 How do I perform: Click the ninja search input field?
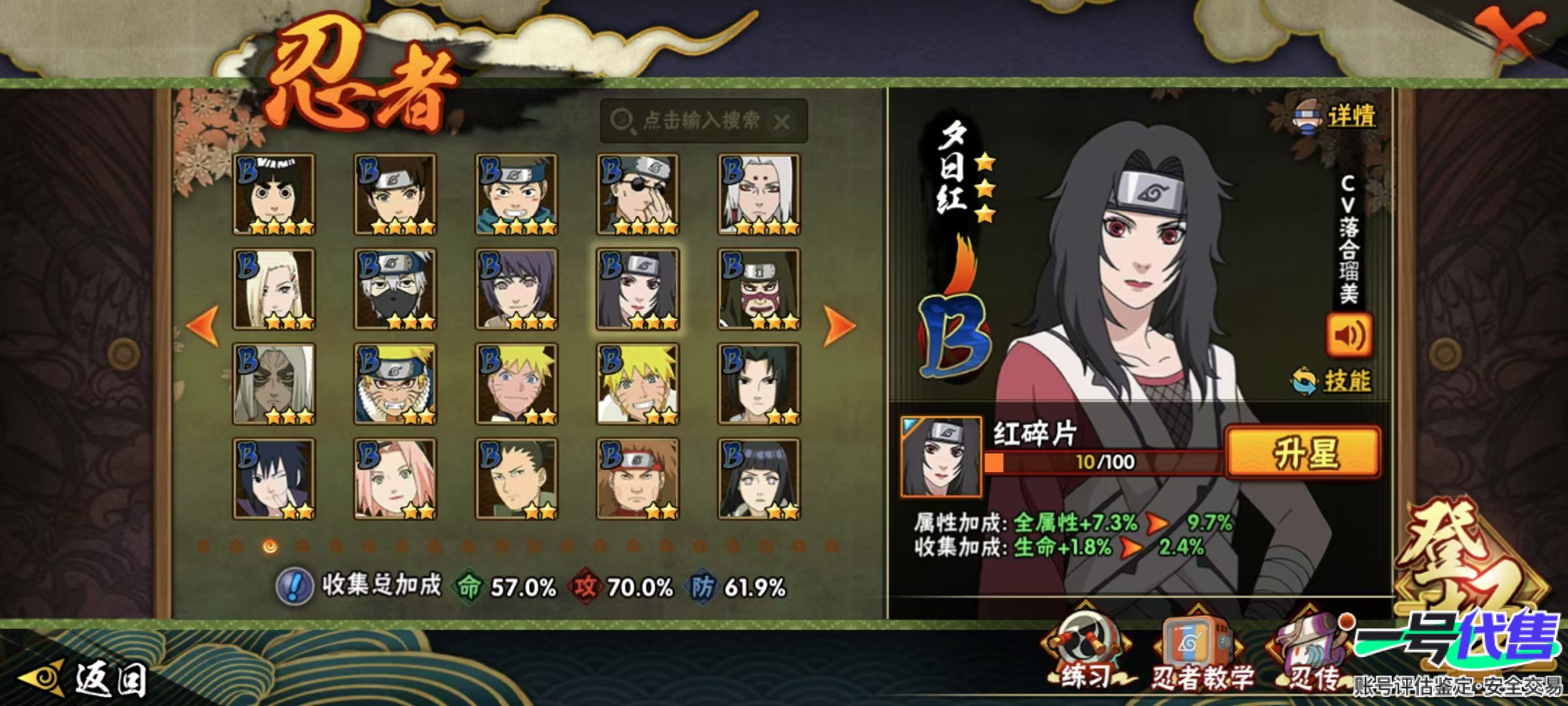[x=702, y=121]
